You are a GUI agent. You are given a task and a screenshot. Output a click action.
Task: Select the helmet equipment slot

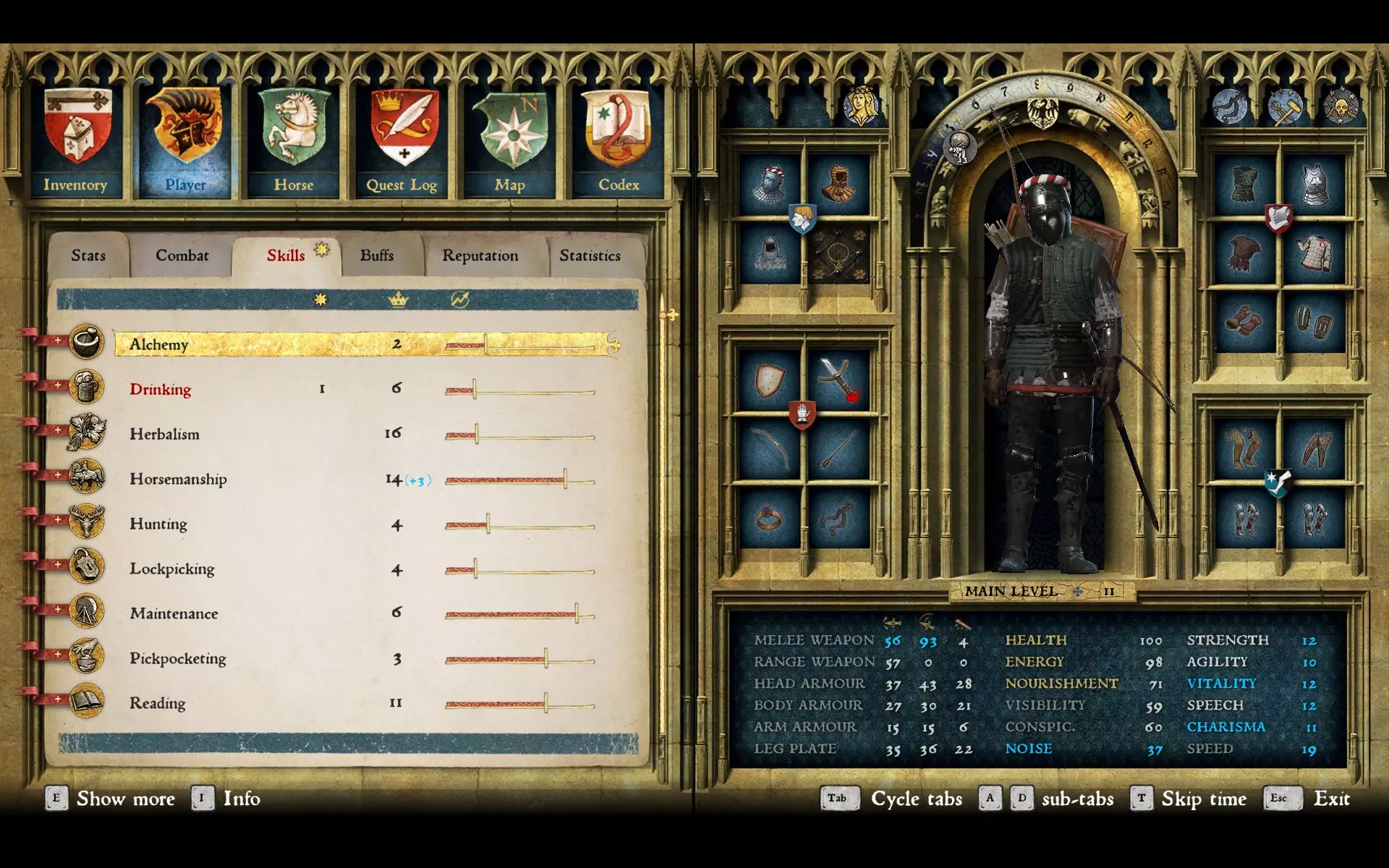point(769,184)
